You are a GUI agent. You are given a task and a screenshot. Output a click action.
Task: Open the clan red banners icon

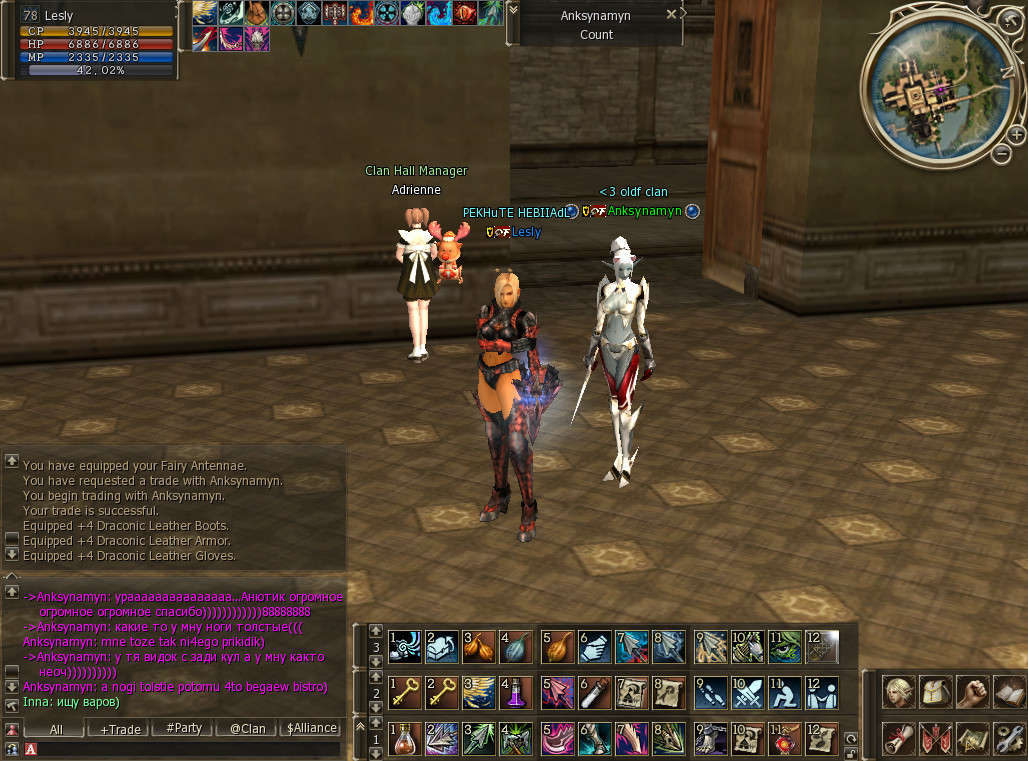tap(935, 738)
